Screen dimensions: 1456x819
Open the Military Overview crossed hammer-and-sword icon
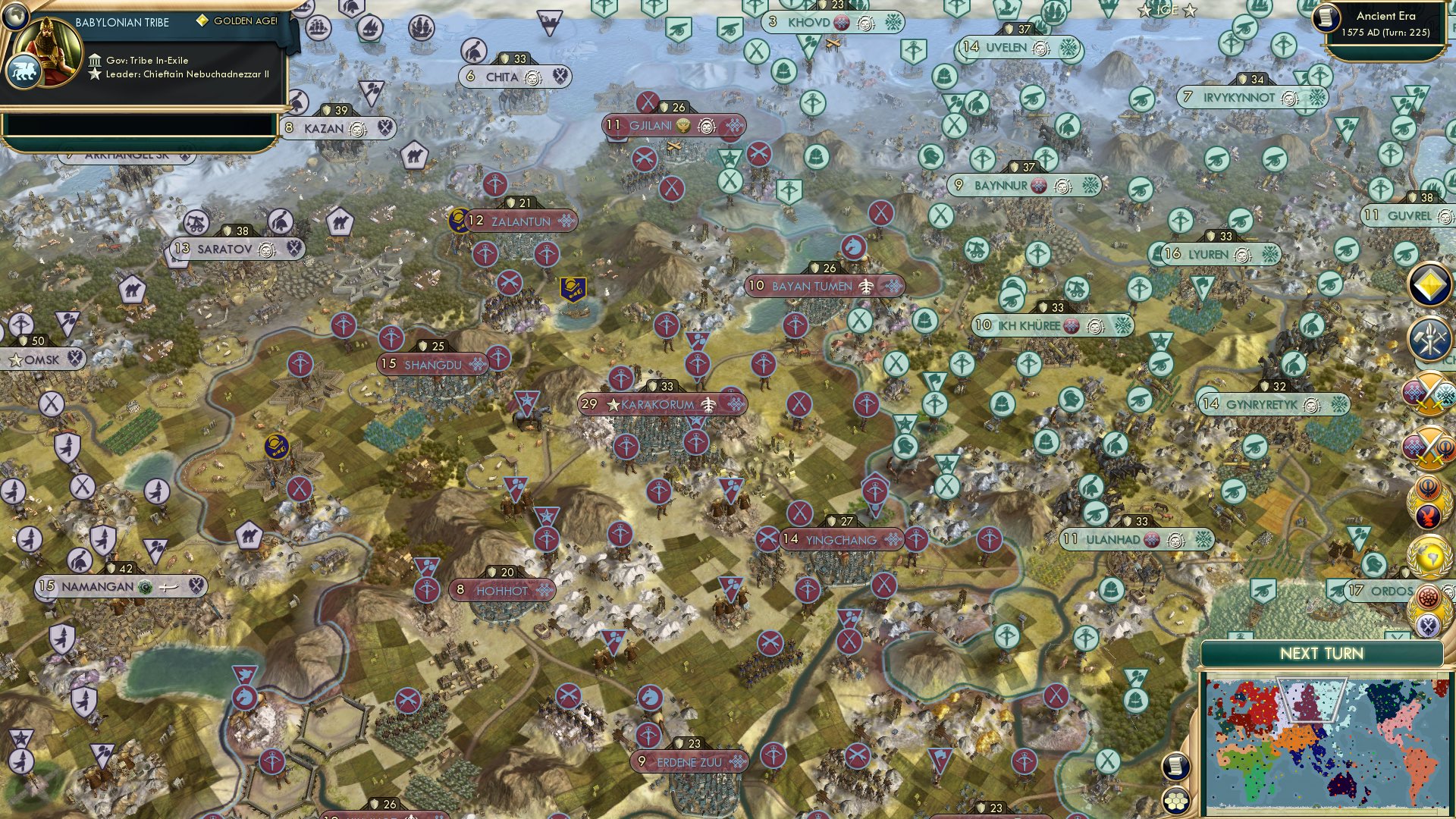[1429, 339]
